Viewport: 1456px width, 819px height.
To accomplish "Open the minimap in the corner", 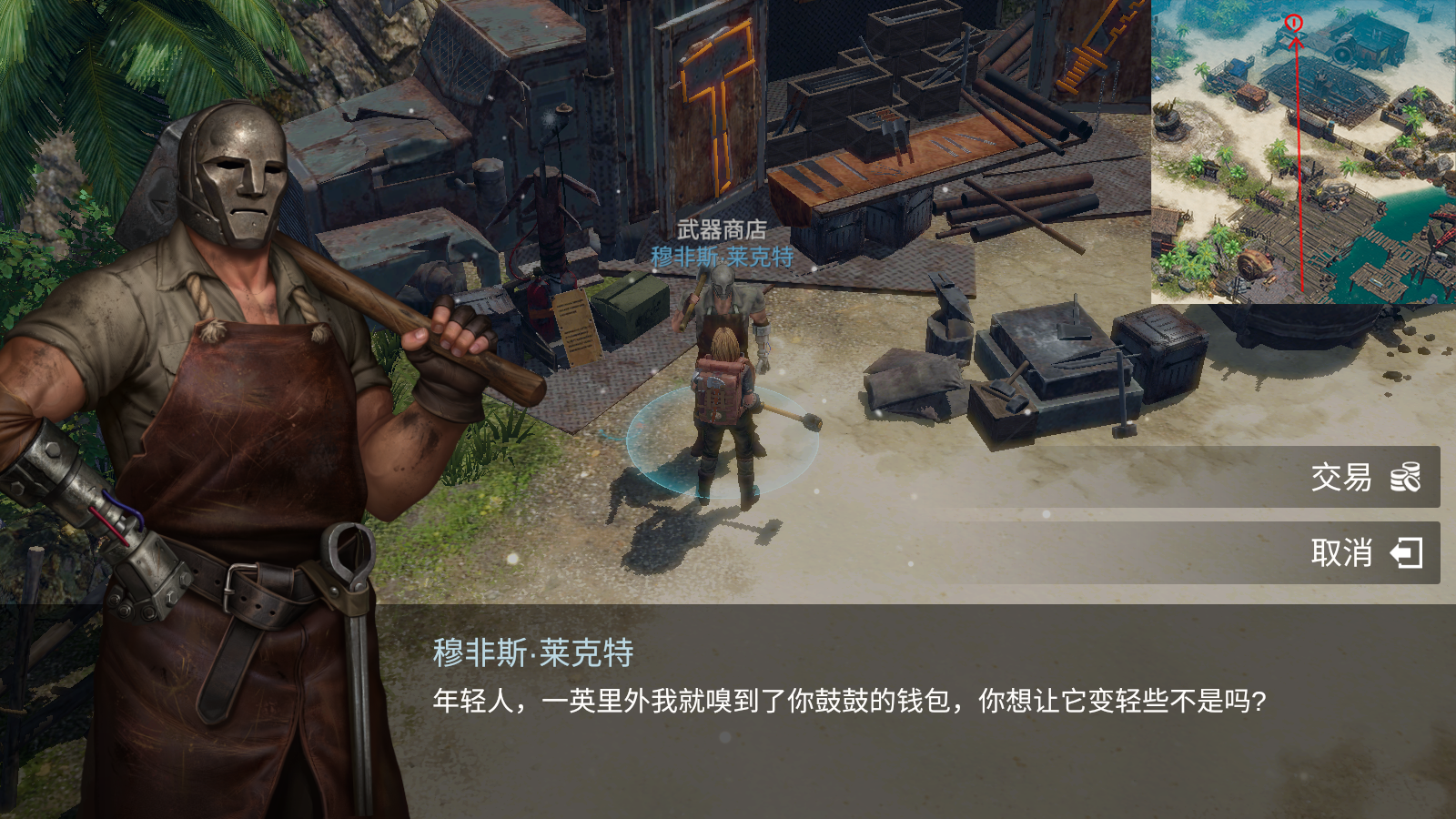I will click(1303, 151).
